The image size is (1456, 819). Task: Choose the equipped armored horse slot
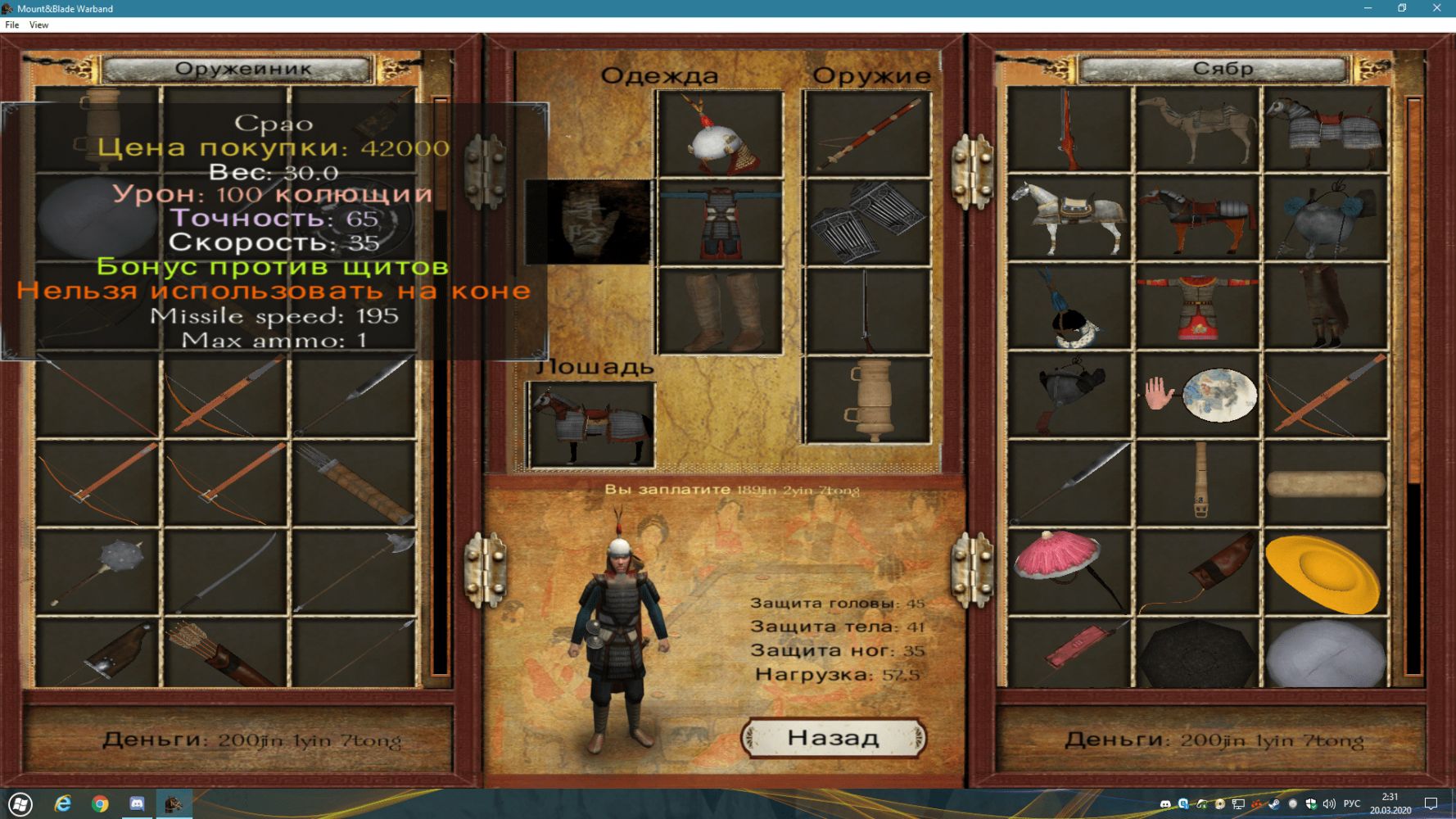590,424
